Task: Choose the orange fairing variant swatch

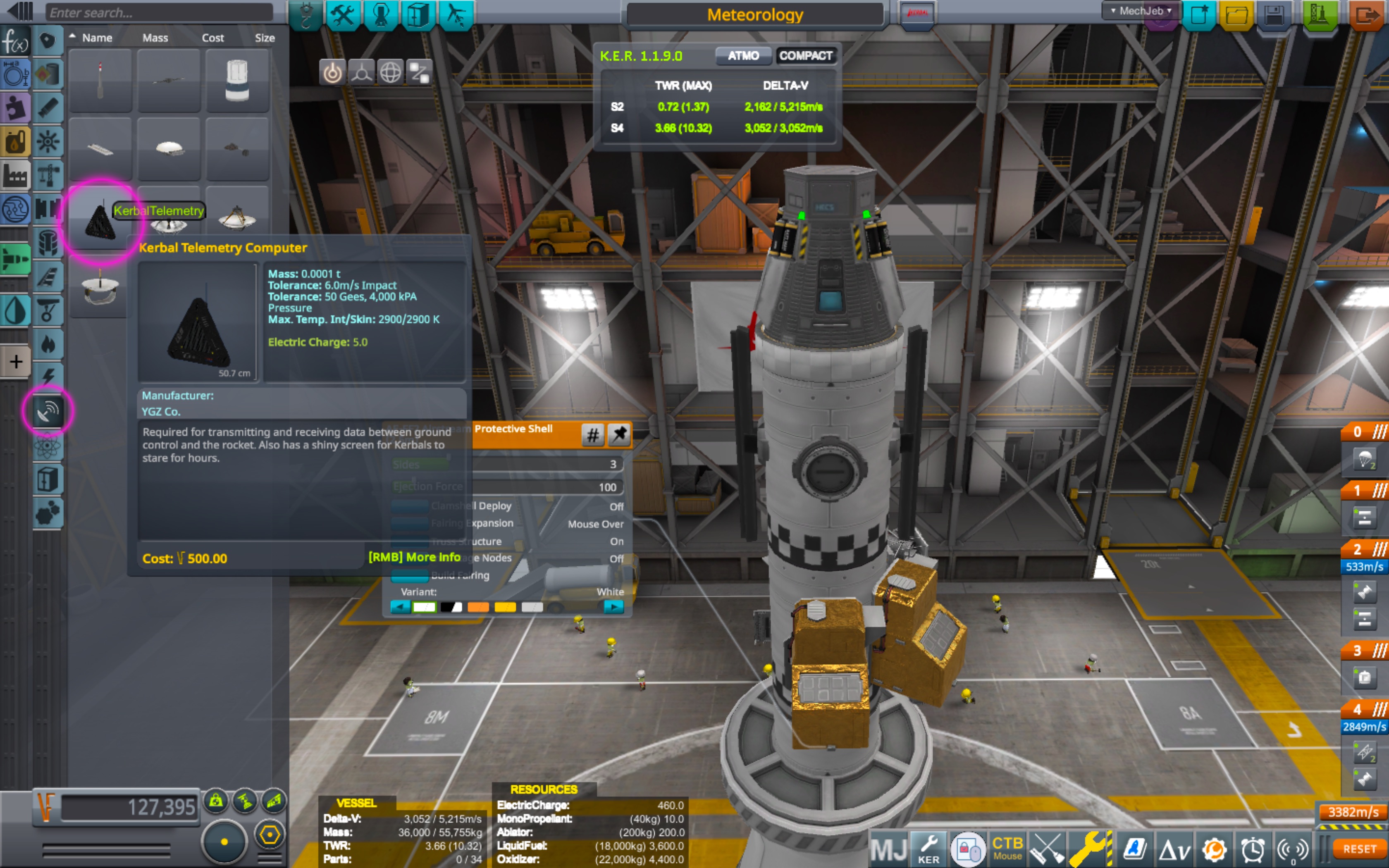Action: (x=478, y=607)
